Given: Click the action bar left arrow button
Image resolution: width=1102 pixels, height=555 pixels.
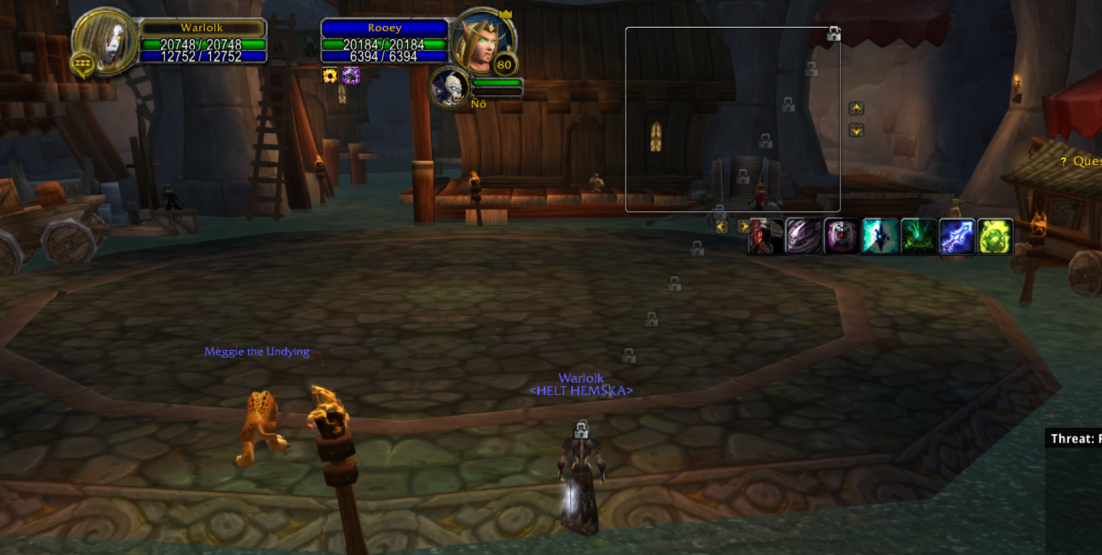Looking at the screenshot, I should point(721,227).
